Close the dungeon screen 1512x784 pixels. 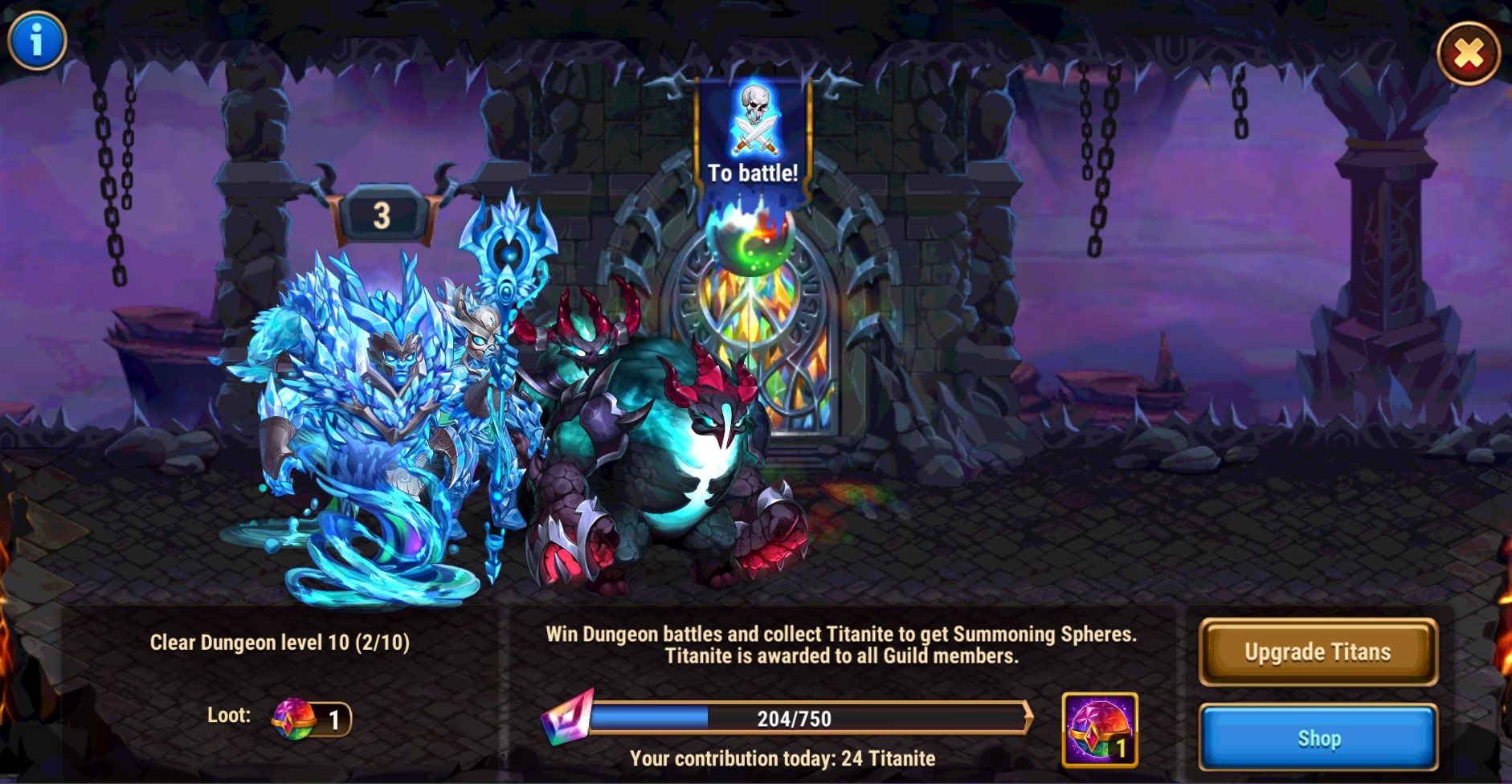(1468, 54)
